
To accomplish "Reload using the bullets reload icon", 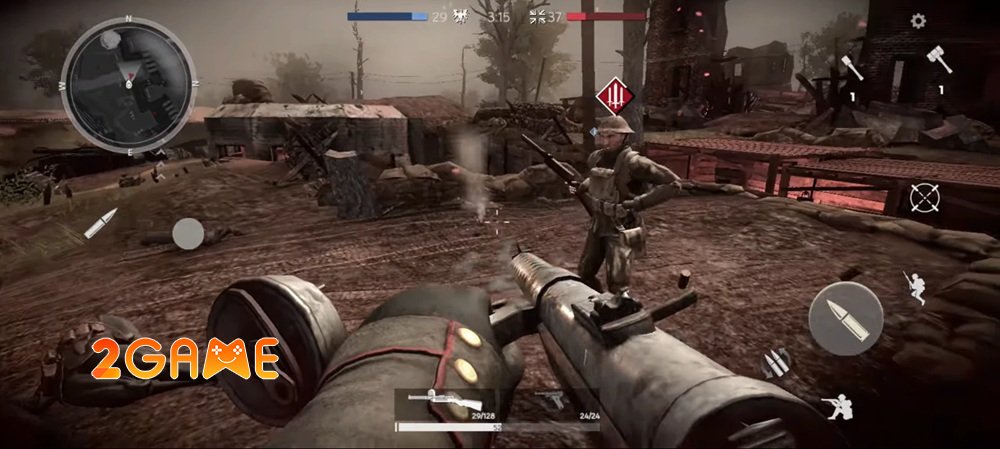I will coord(777,362).
